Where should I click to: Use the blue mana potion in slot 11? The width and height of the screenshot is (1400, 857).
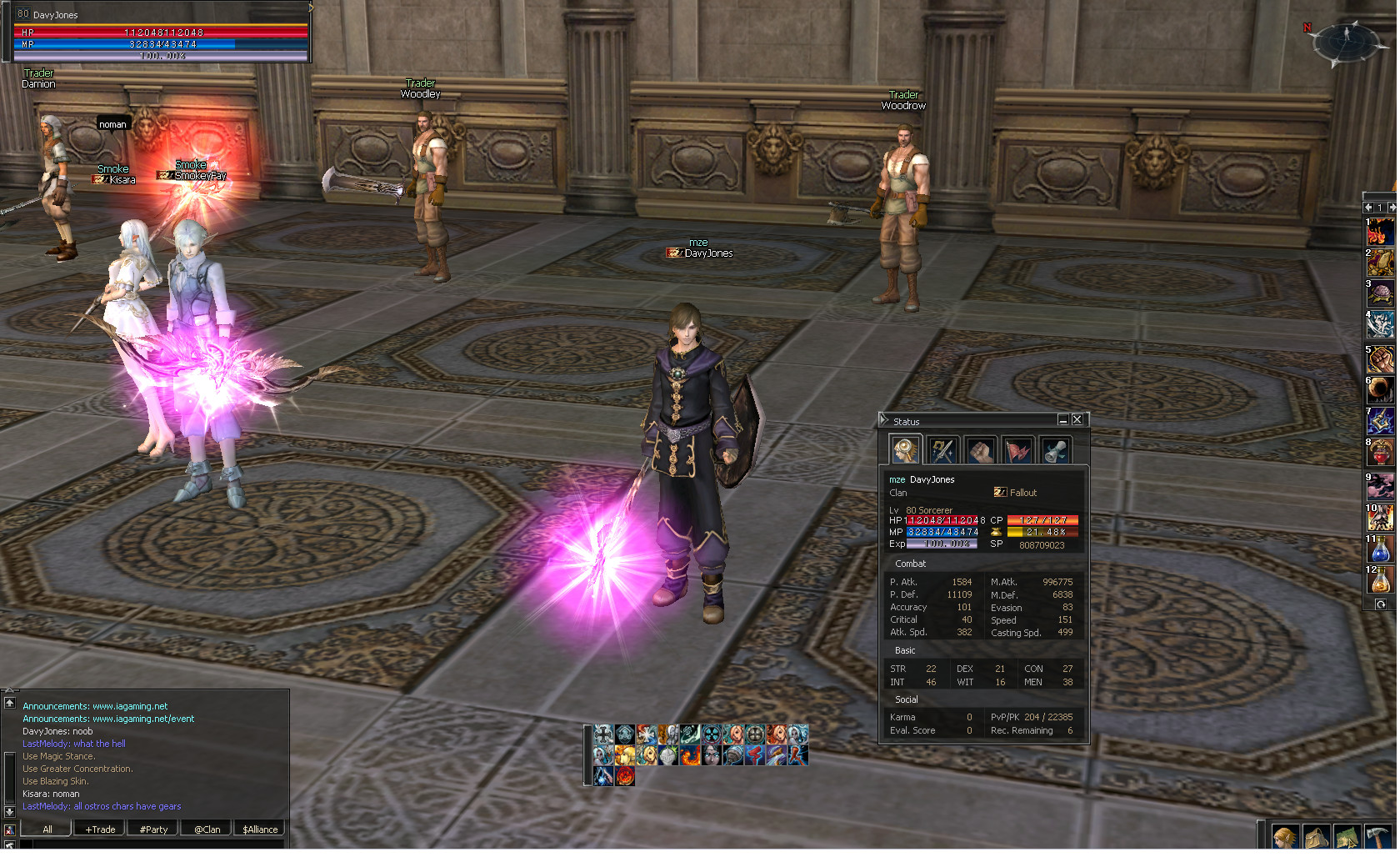click(1380, 549)
